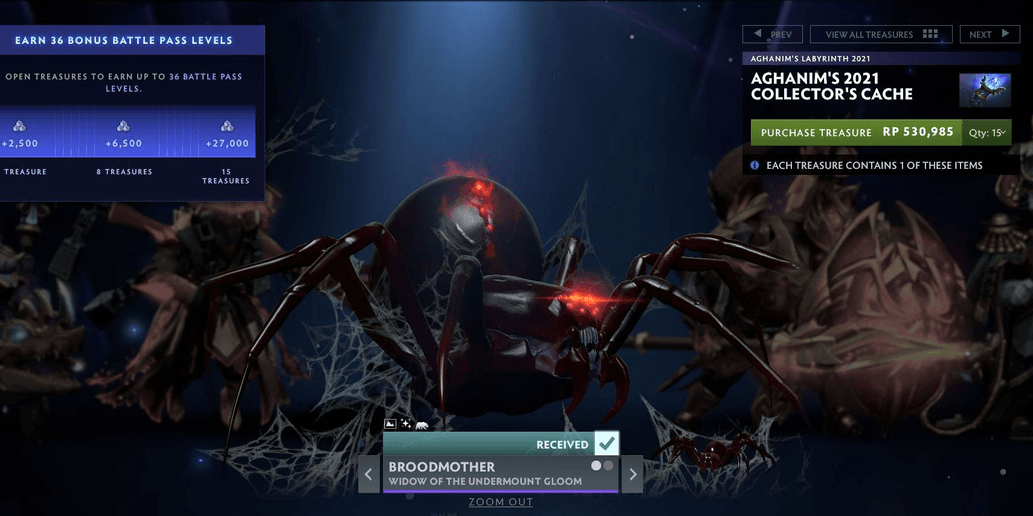Click the bear-shaped icon above item panel
The height and width of the screenshot is (516, 1033).
tap(422, 425)
